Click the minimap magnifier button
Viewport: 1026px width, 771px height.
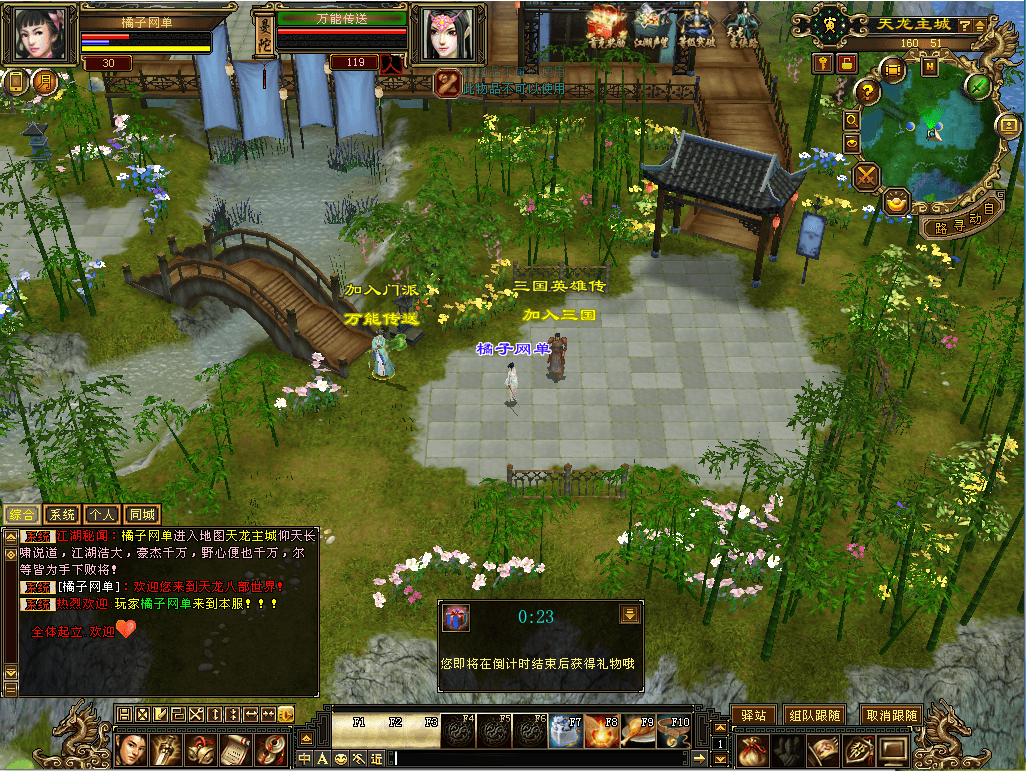pos(851,119)
